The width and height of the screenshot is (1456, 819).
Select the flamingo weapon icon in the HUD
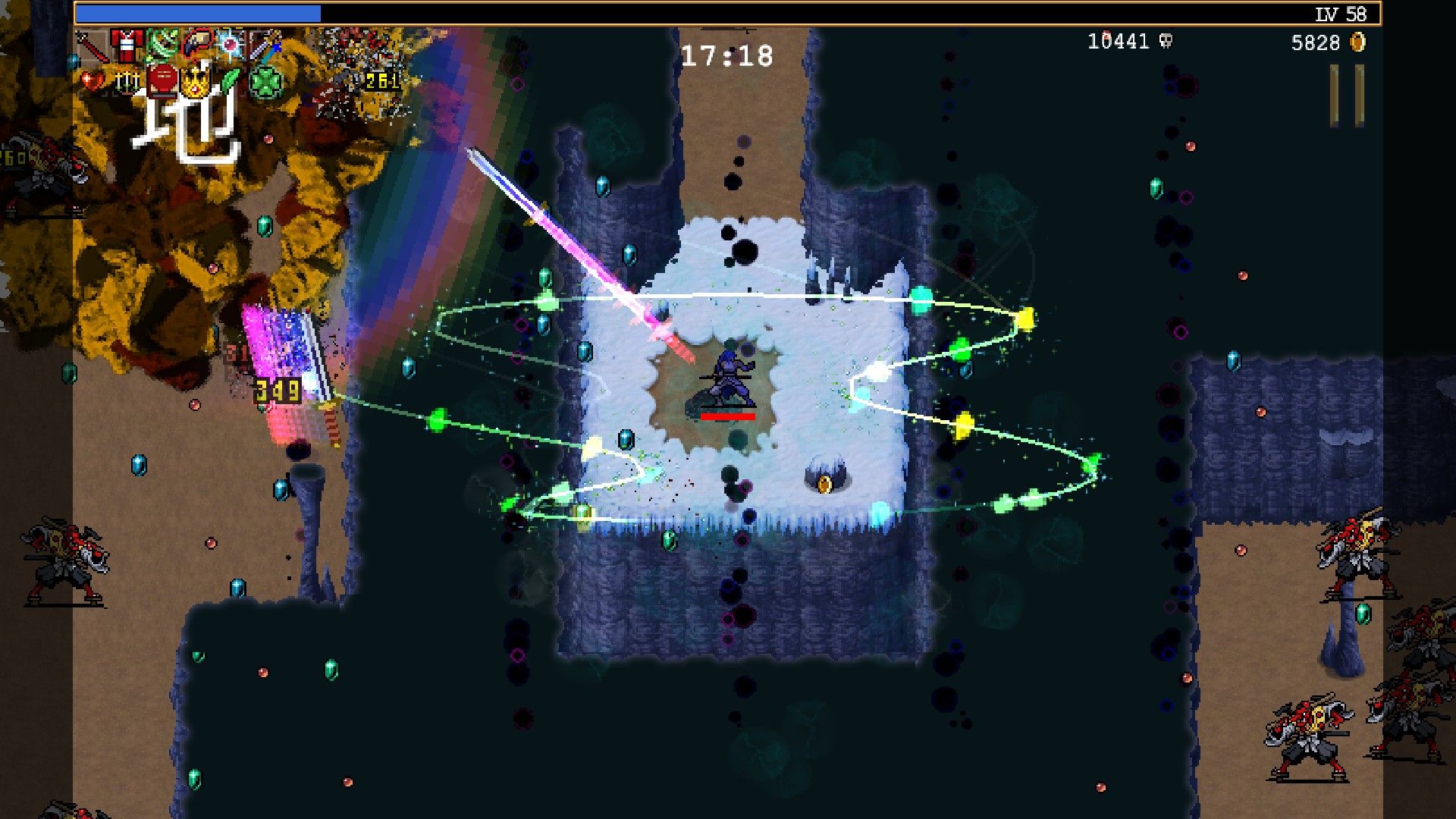coord(196,45)
